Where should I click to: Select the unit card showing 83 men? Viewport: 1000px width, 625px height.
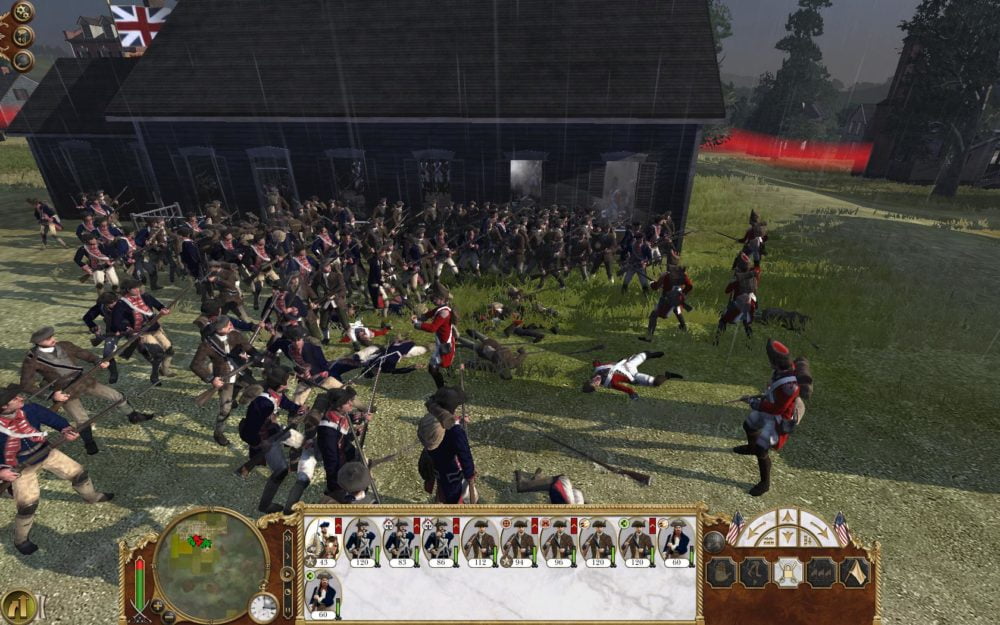402,541
